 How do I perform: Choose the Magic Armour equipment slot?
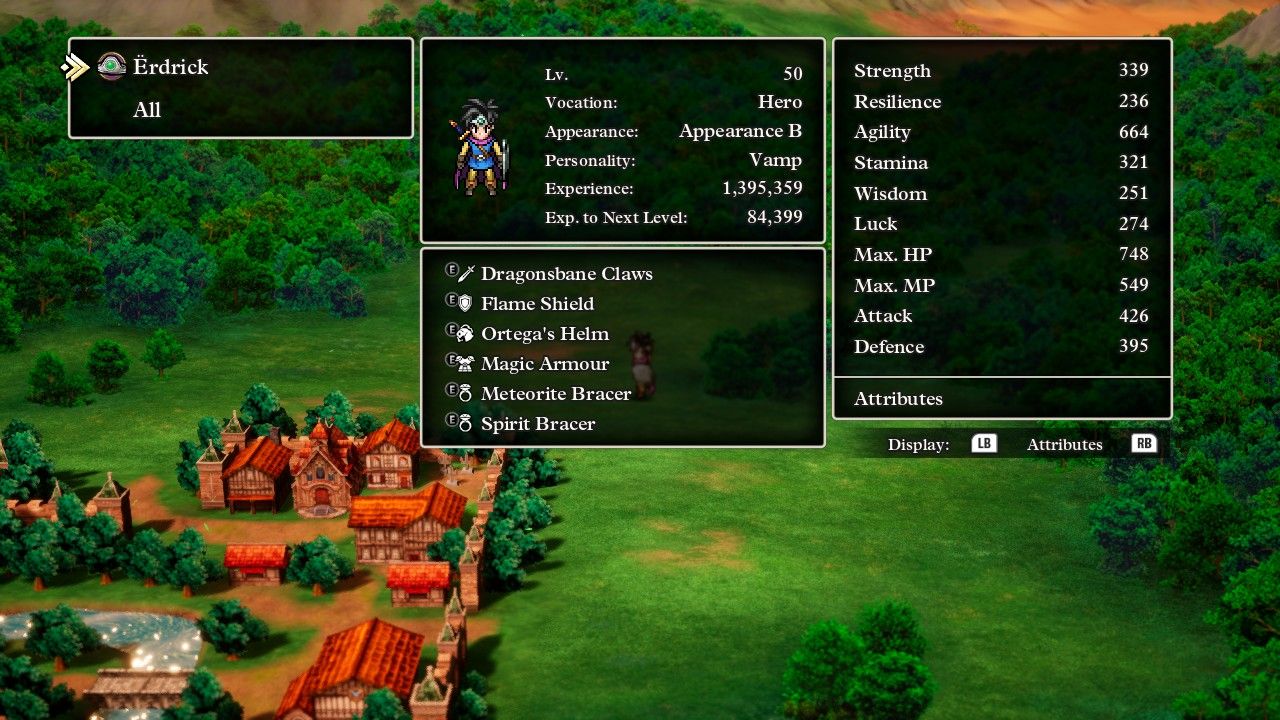click(544, 364)
